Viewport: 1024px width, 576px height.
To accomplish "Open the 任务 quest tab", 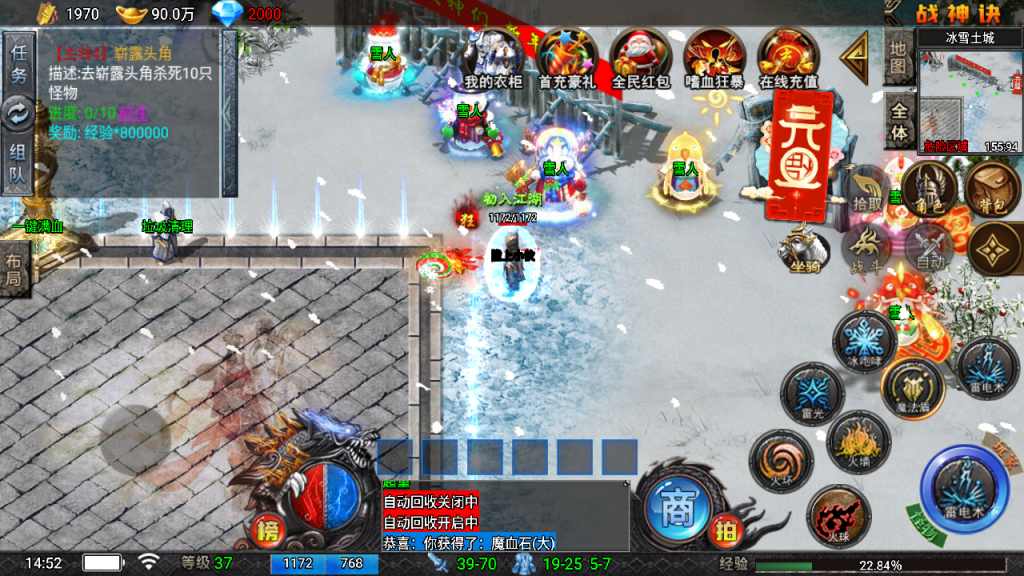I will pyautogui.click(x=18, y=62).
